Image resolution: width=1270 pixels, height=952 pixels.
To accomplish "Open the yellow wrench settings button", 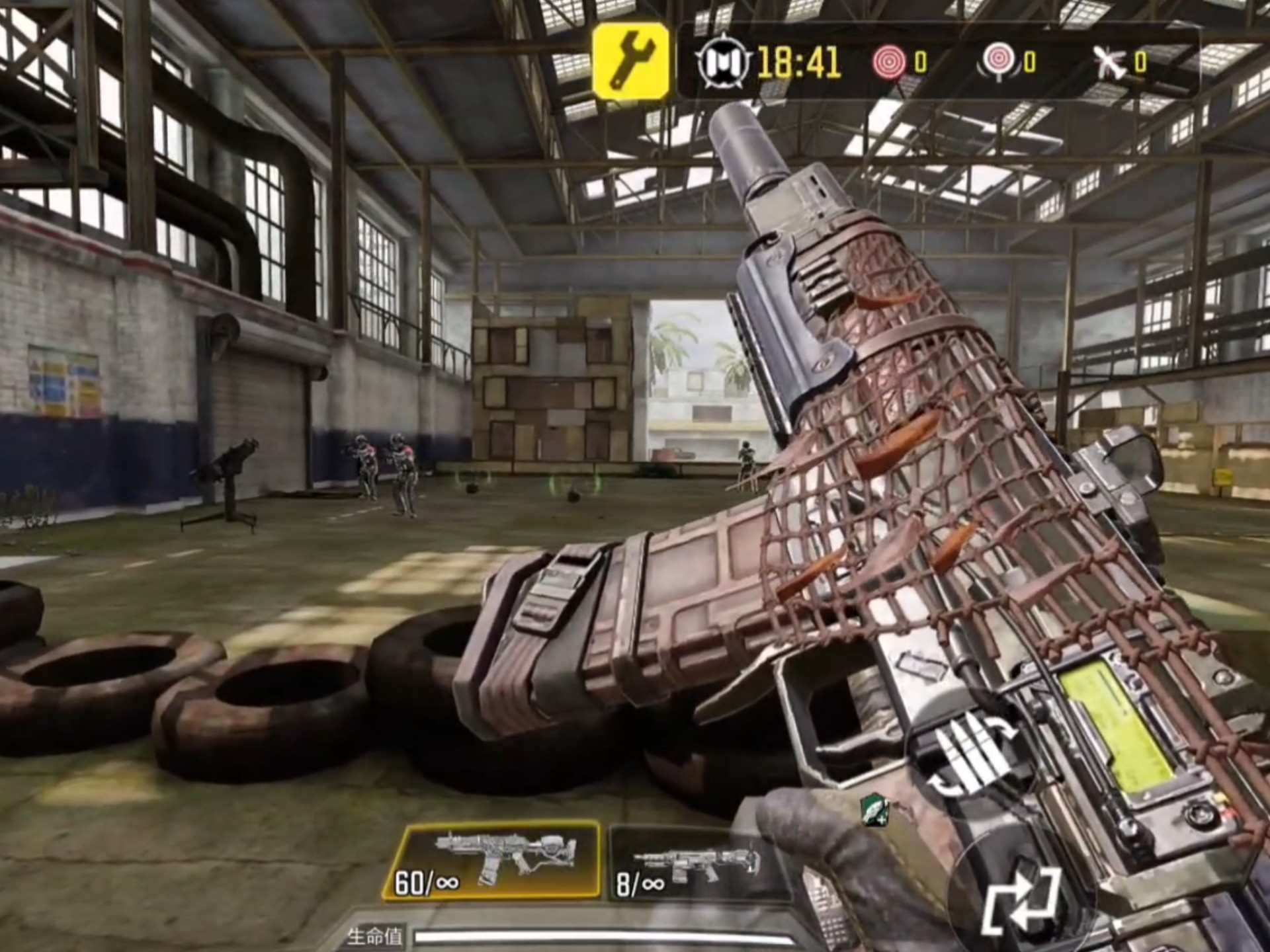I will pos(631,61).
